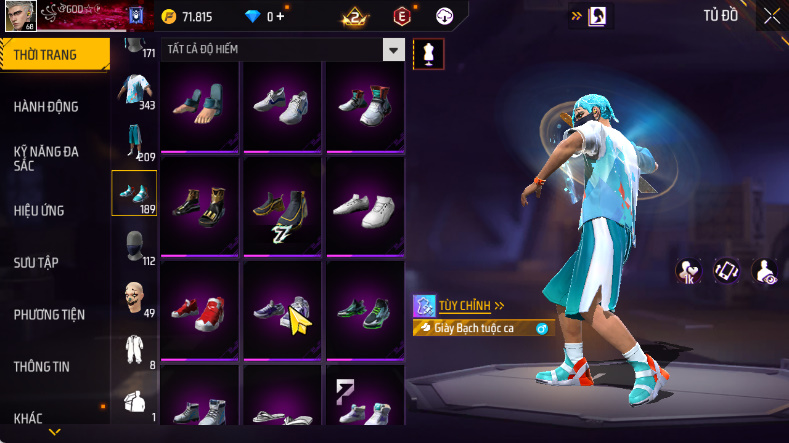Select the black and green sneakers
The height and width of the screenshot is (443, 789).
(365, 309)
